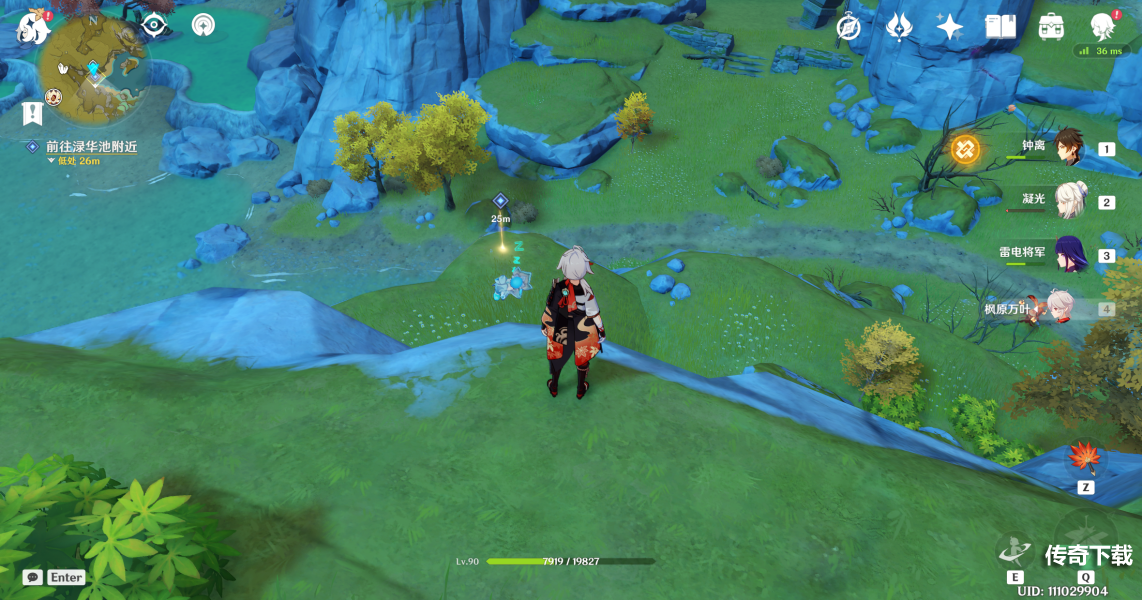Open the character head icon with alert
This screenshot has width=1142, height=600.
tap(1102, 26)
